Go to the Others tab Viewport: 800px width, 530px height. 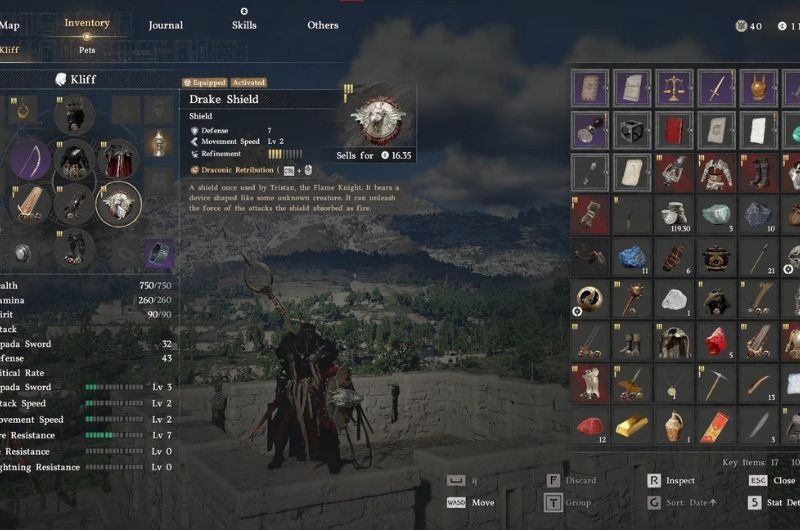click(x=323, y=25)
